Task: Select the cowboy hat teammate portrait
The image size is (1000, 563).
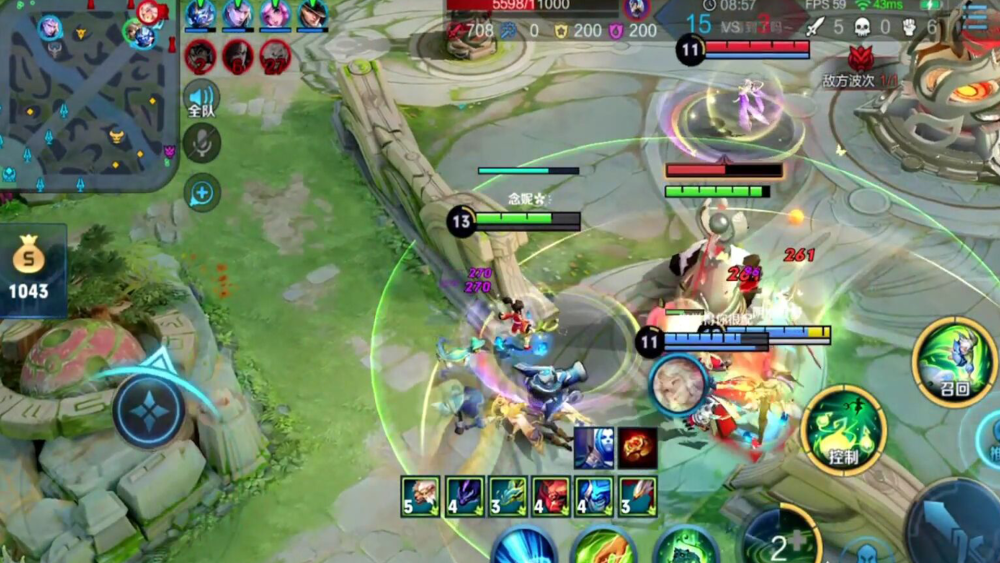Action: (x=313, y=14)
